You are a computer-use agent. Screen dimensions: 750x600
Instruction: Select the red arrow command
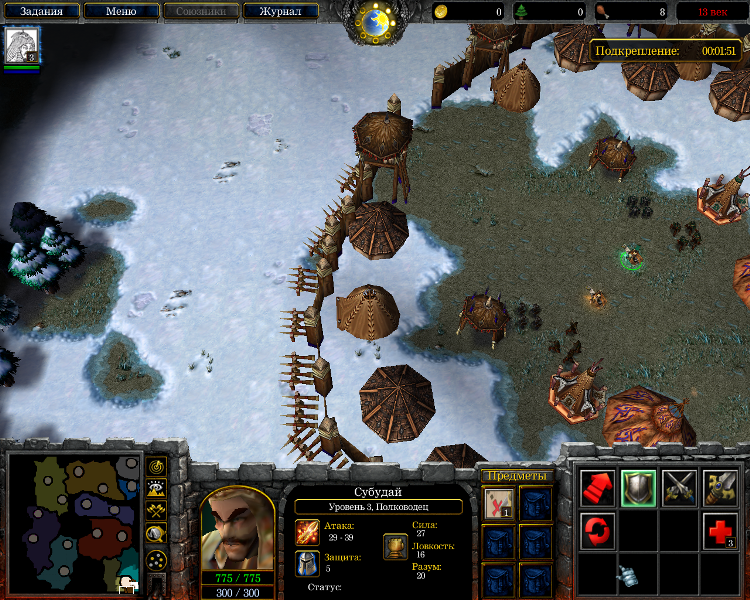click(x=598, y=487)
